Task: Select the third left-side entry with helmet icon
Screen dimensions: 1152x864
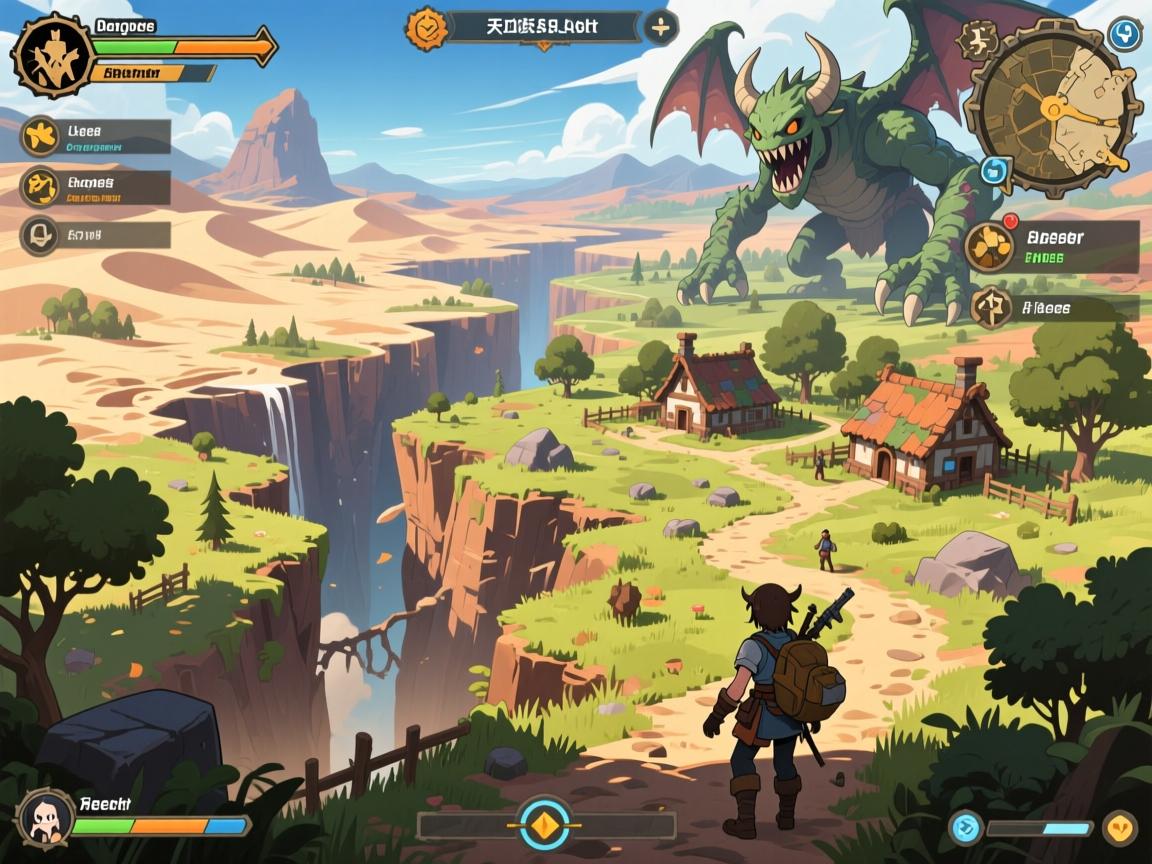Action: tap(40, 235)
